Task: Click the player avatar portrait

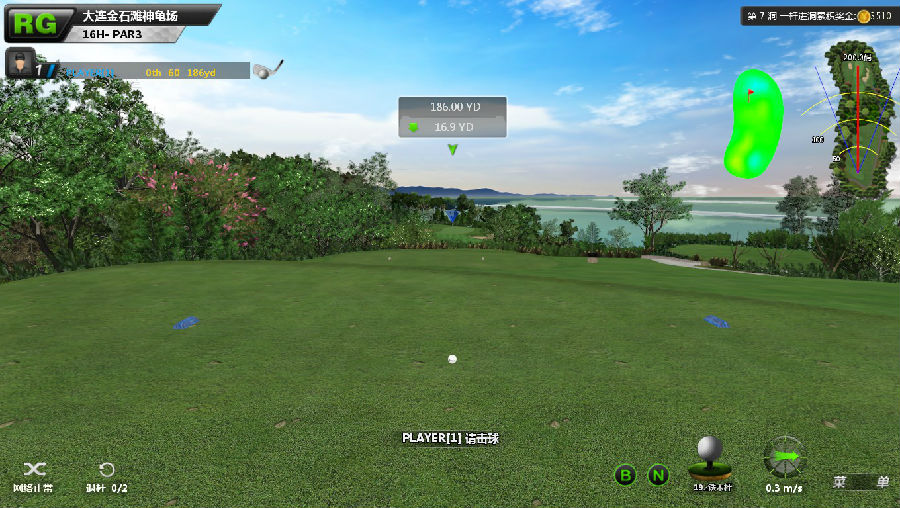Action: (x=19, y=64)
